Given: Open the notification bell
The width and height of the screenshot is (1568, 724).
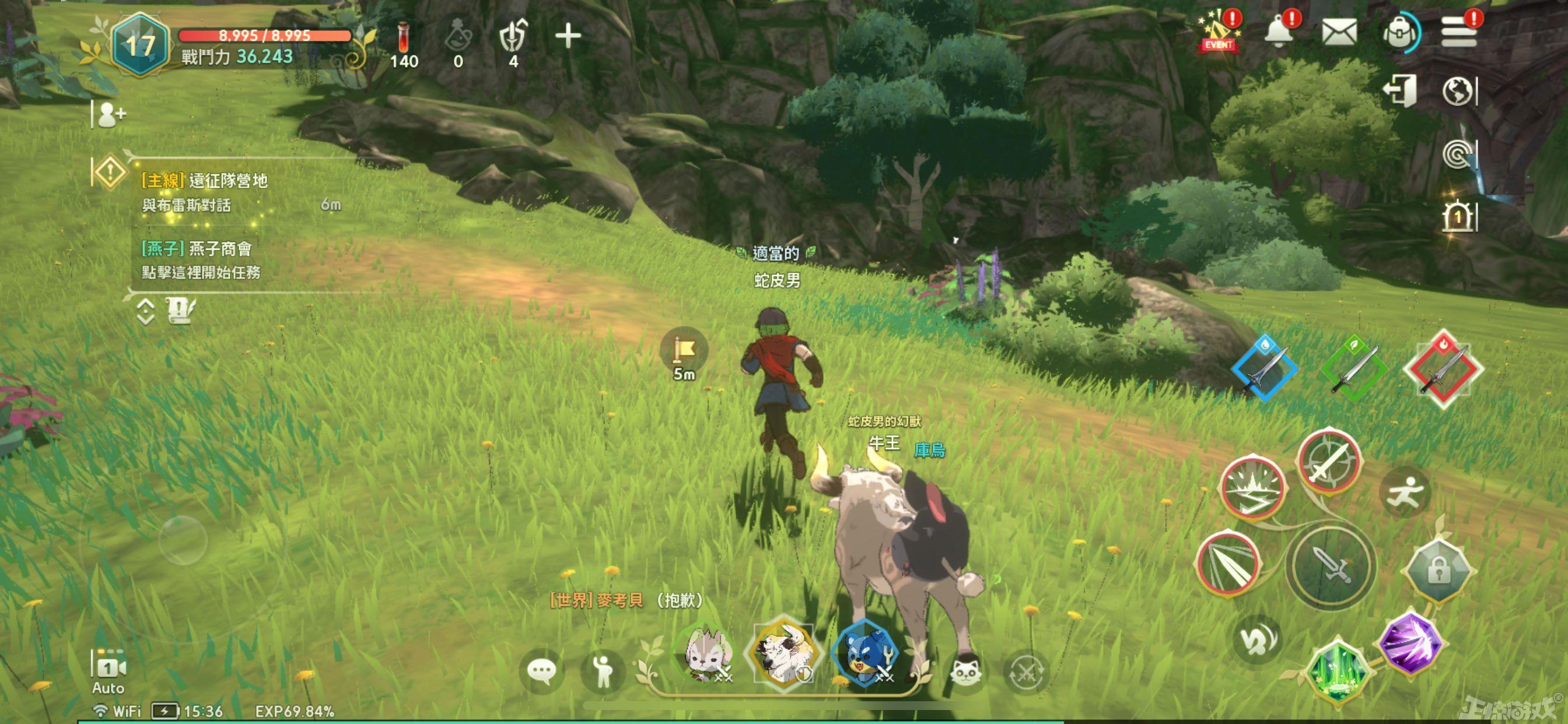Looking at the screenshot, I should tap(1279, 30).
